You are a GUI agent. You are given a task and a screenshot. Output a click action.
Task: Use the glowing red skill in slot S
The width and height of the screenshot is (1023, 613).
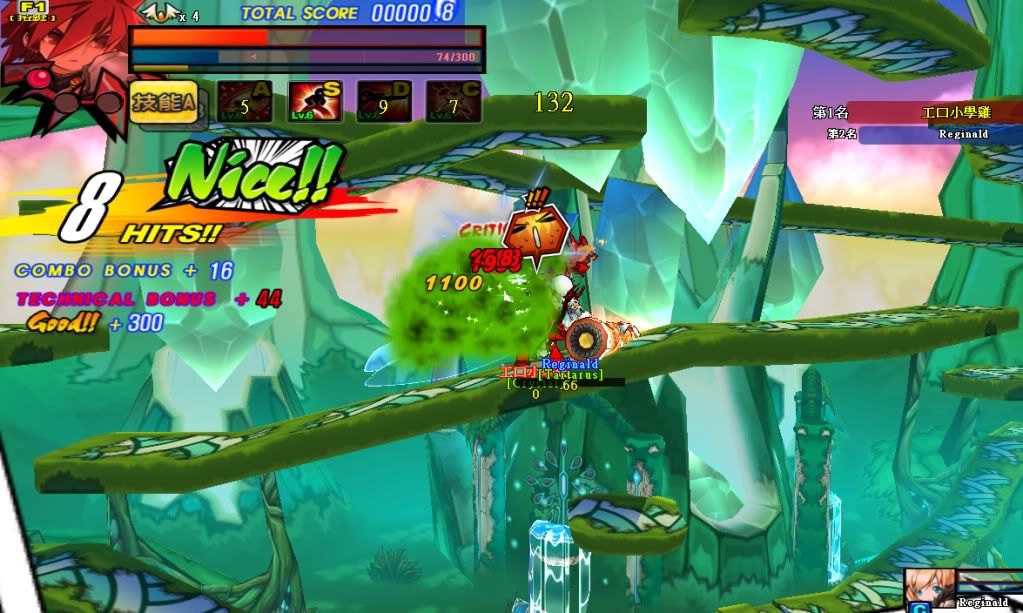[x=315, y=102]
